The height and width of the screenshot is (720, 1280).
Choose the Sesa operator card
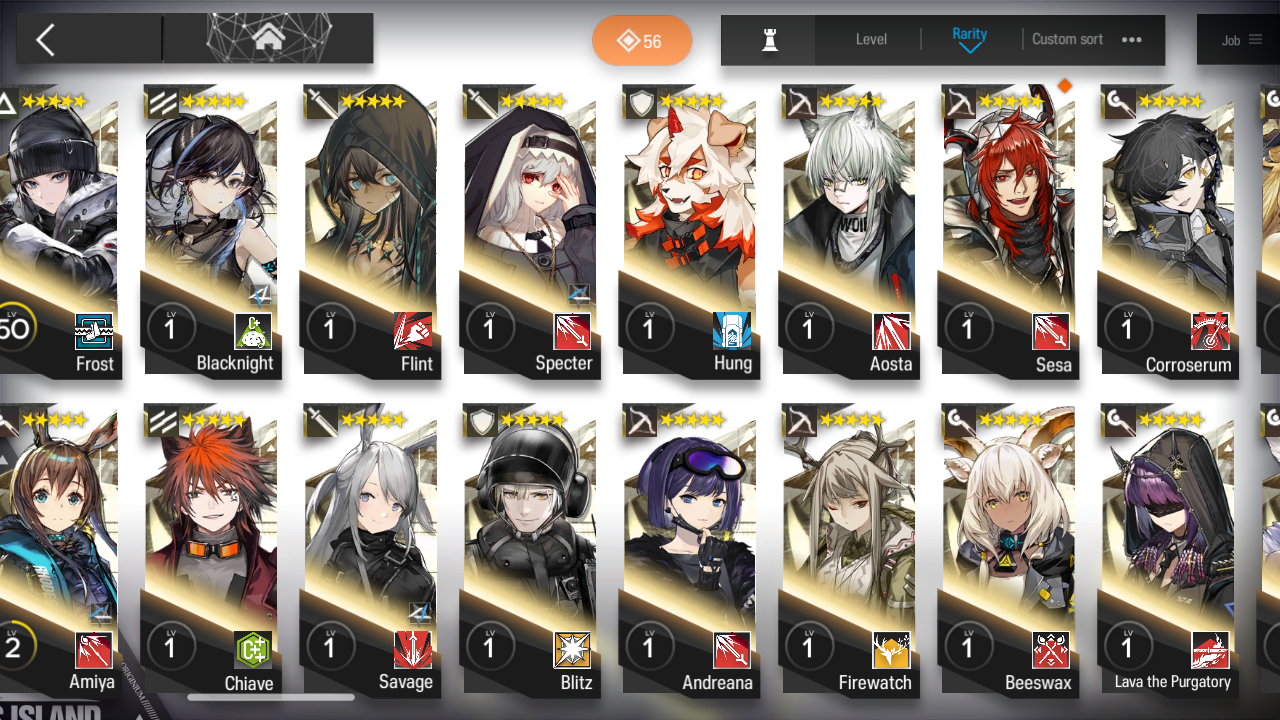tap(1008, 230)
